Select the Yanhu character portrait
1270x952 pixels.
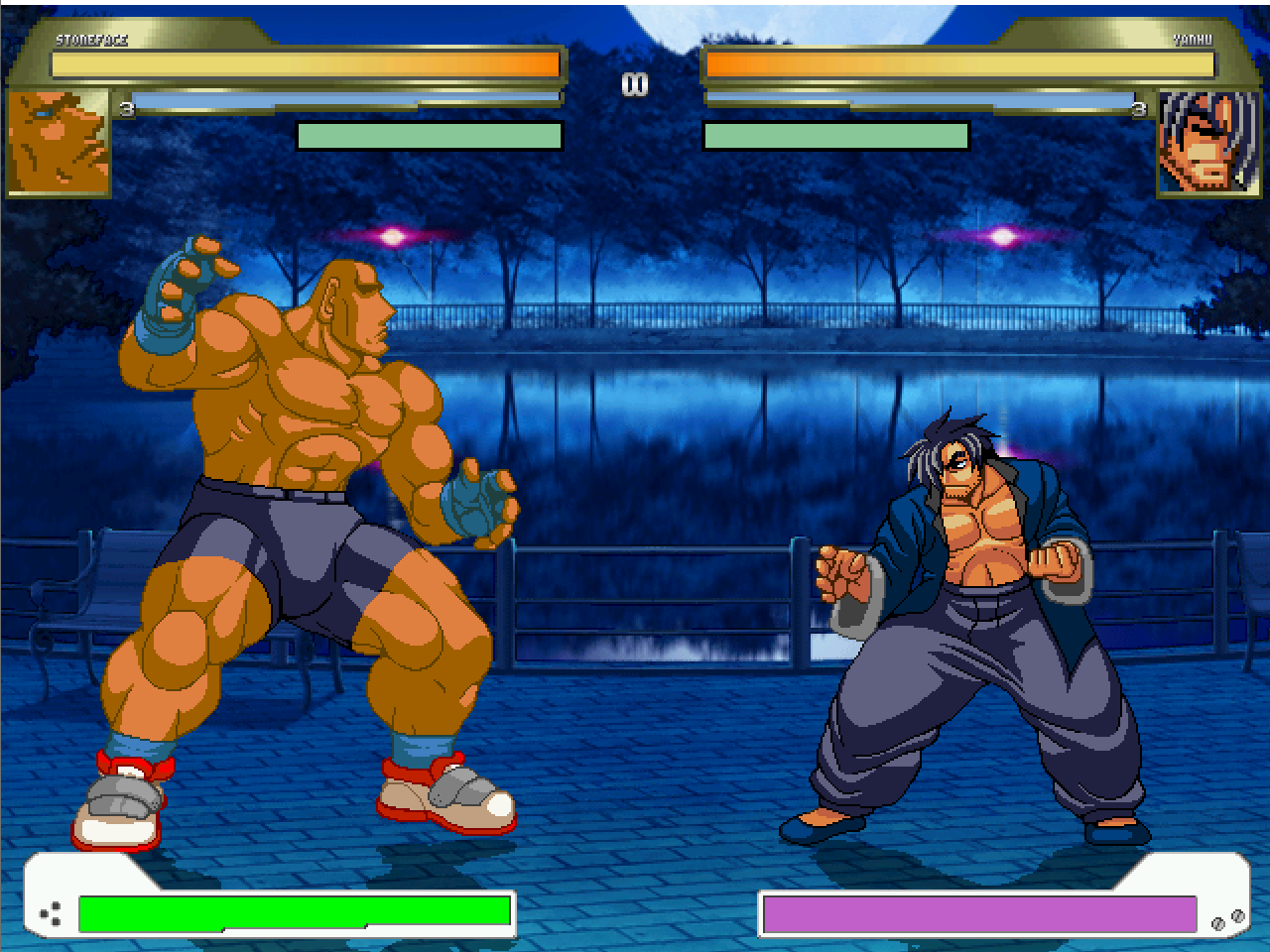pyautogui.click(x=1207, y=142)
